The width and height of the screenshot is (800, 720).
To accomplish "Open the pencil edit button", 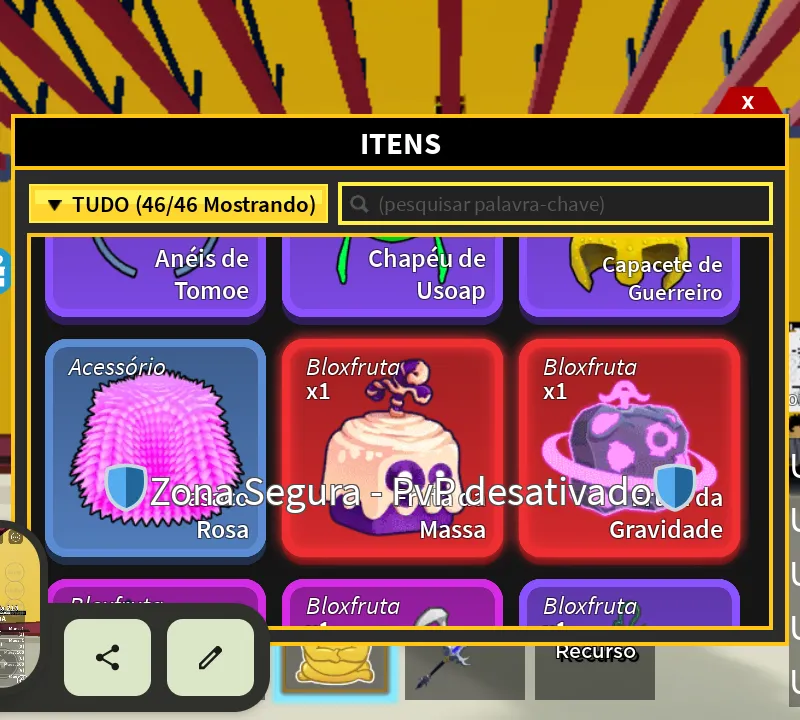I will click(210, 658).
